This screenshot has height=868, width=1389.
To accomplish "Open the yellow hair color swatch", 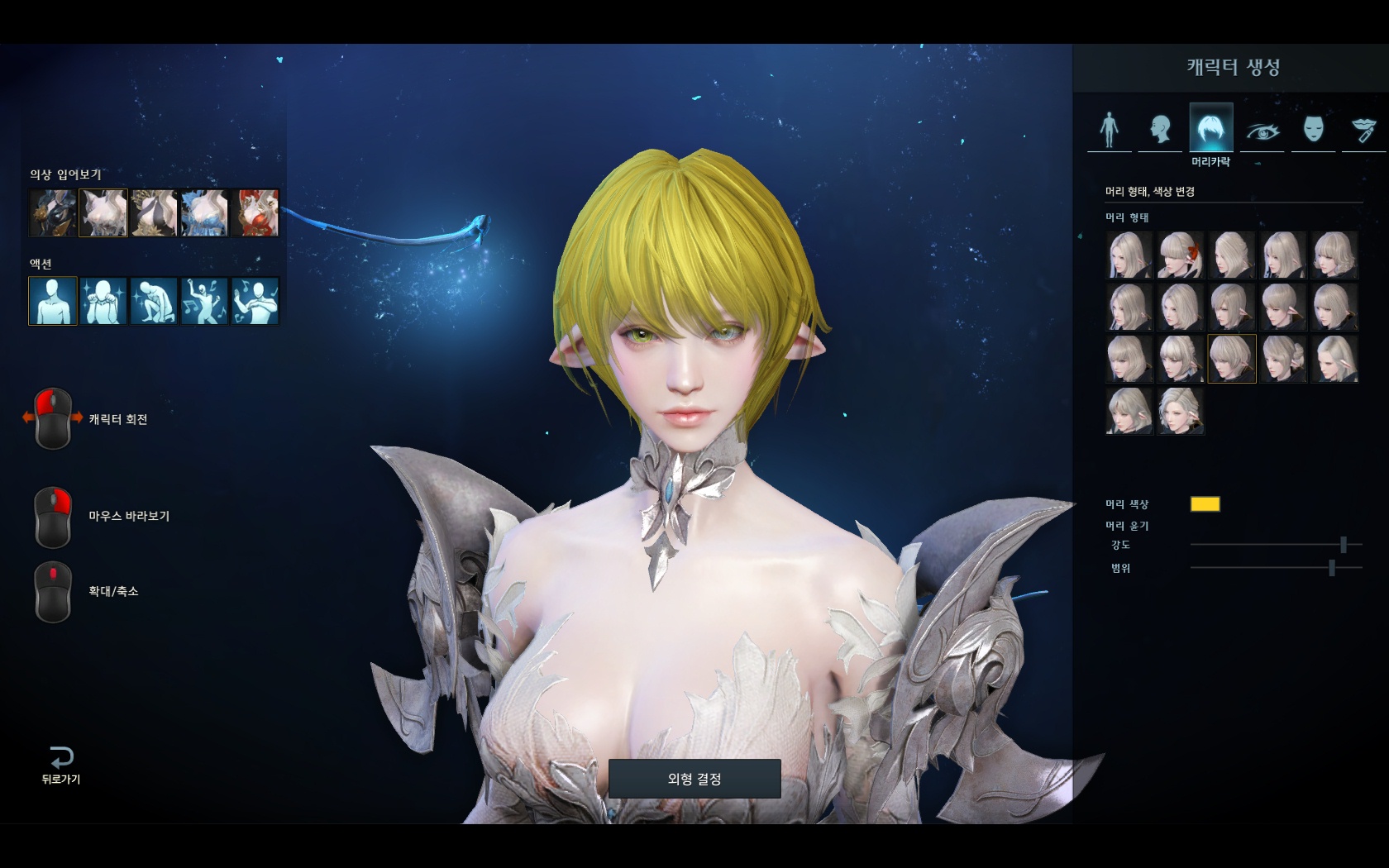I will [x=1205, y=504].
